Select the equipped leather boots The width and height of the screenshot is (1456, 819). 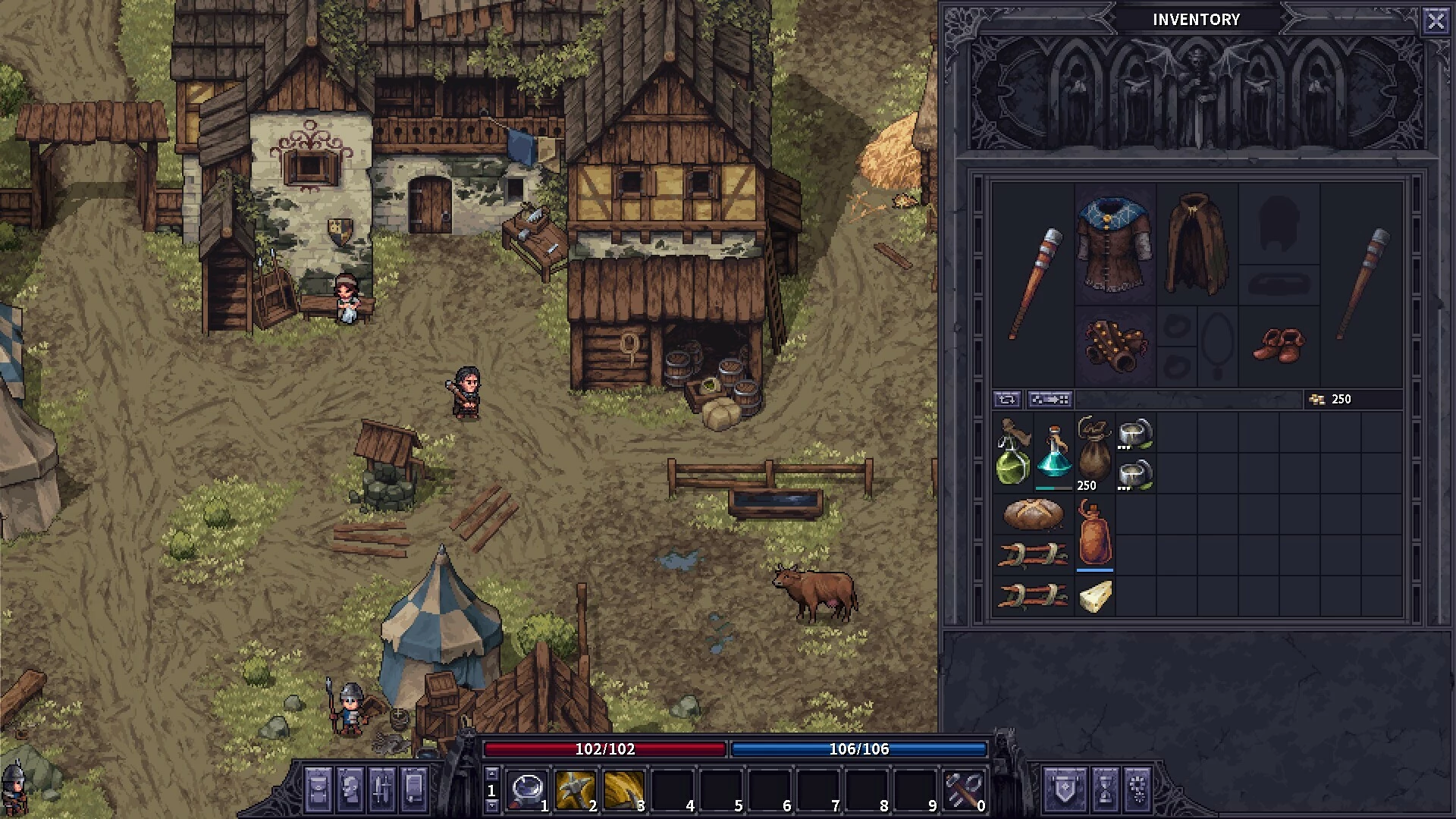1279,346
